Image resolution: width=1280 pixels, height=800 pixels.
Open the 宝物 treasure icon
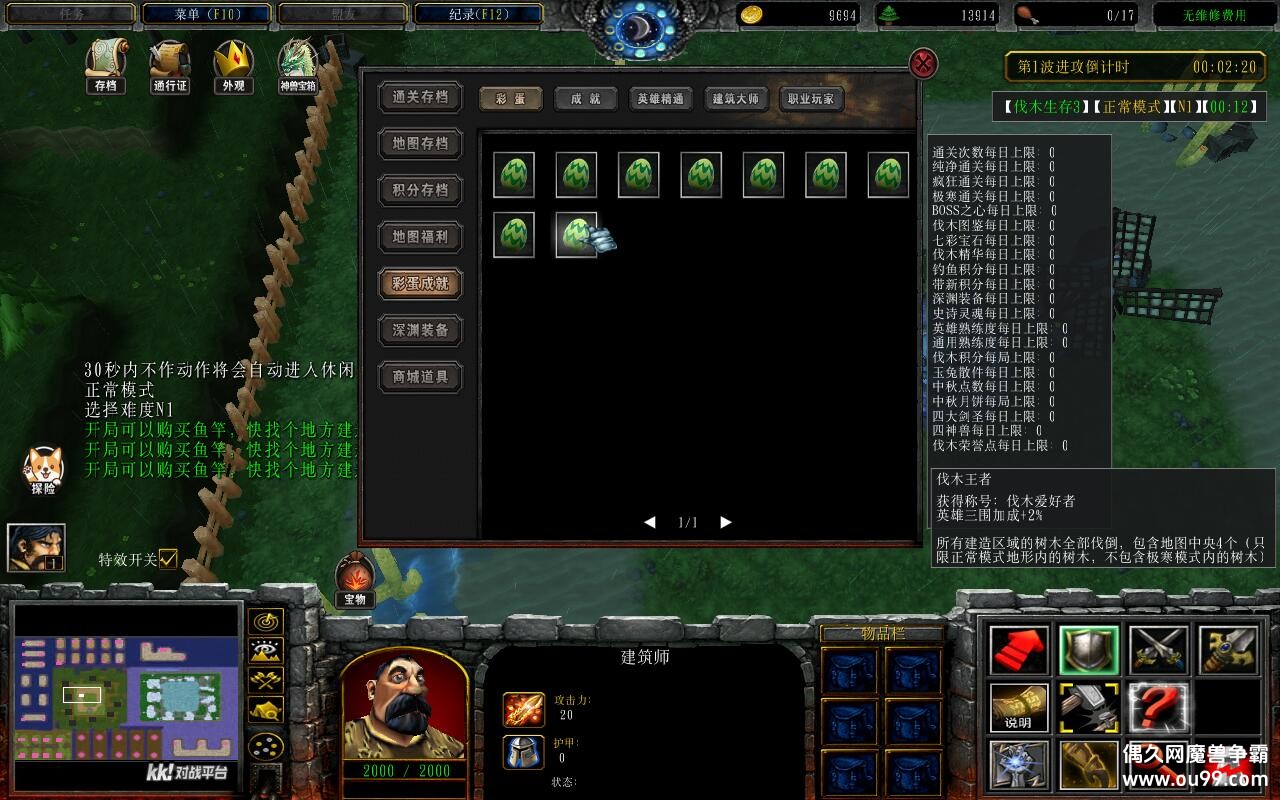pyautogui.click(x=355, y=578)
